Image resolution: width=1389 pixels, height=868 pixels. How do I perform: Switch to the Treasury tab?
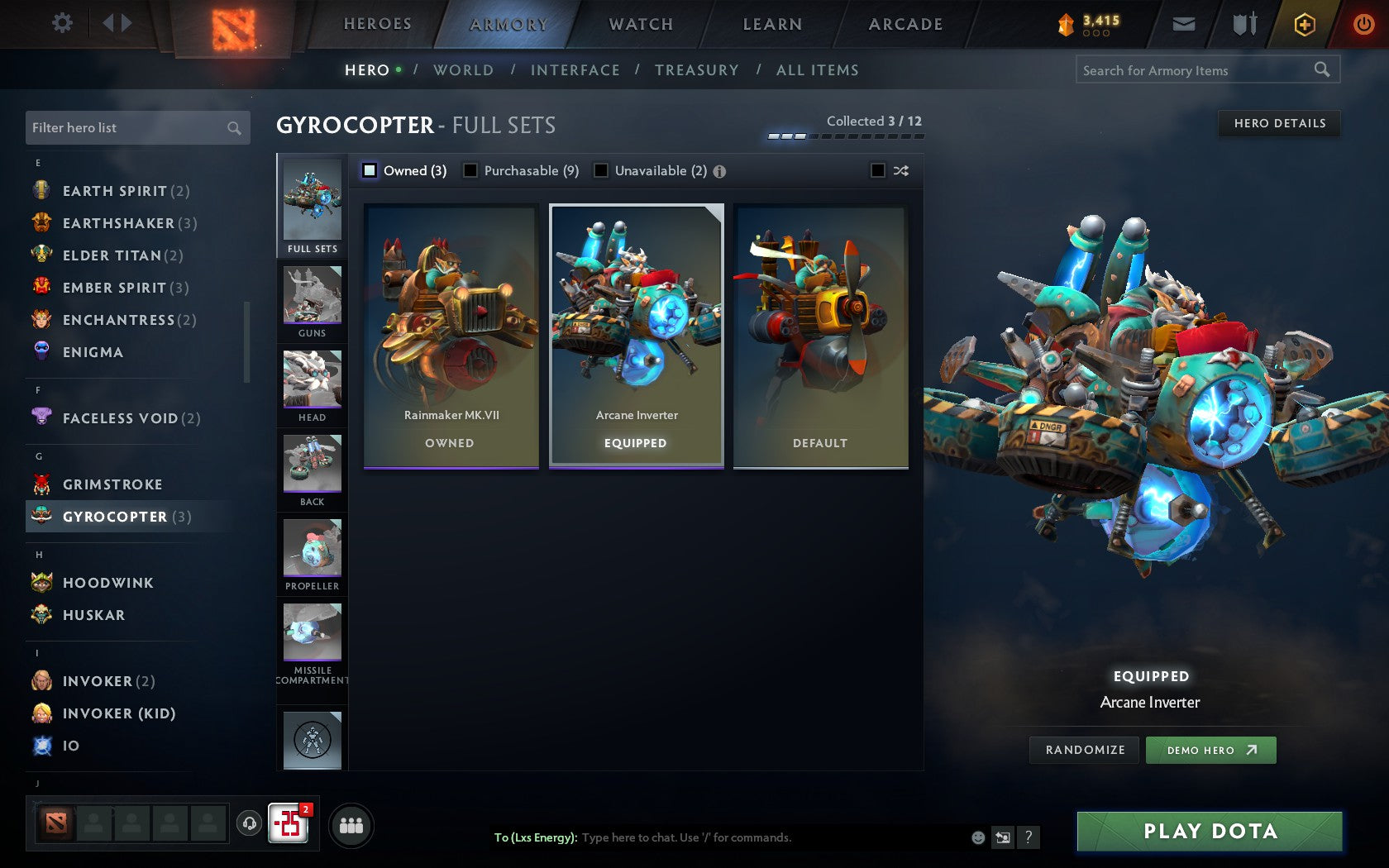(x=697, y=70)
